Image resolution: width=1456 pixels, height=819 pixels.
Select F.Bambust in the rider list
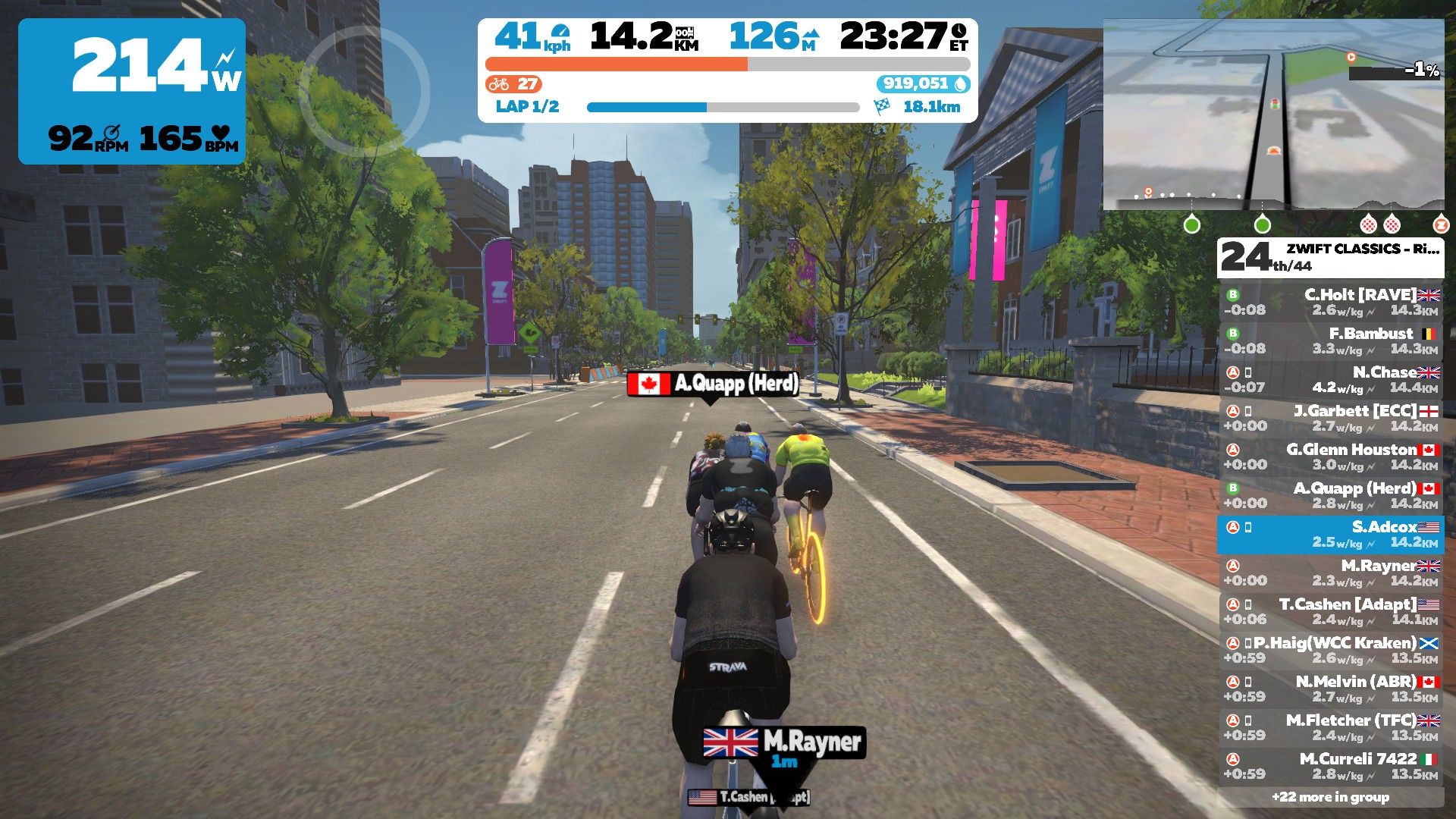(1331, 340)
